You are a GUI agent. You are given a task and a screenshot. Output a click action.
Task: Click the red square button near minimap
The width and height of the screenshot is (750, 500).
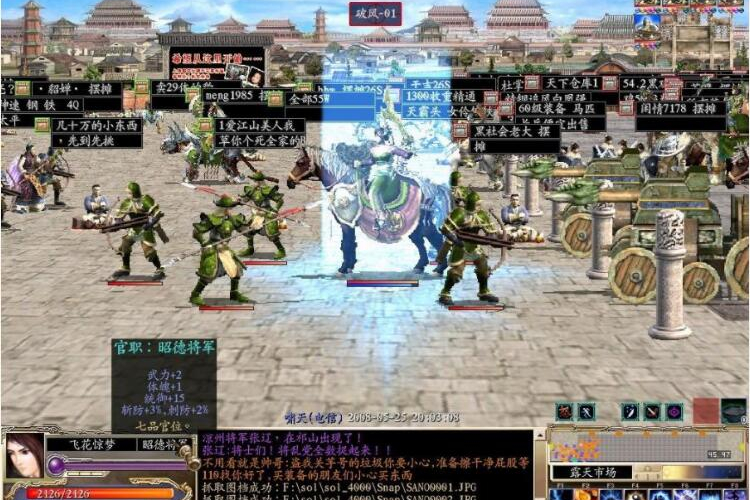click(706, 411)
